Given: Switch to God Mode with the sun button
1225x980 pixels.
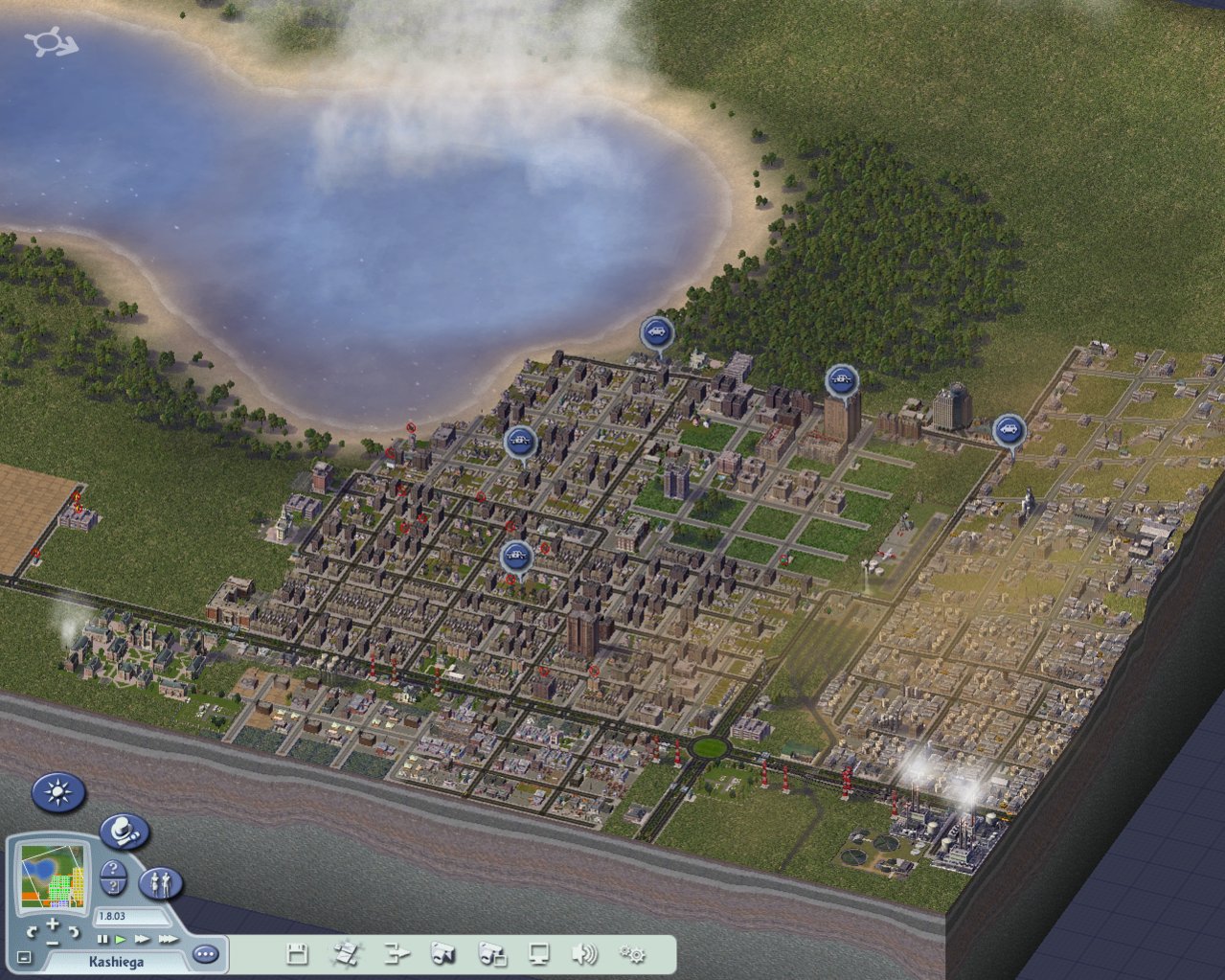Looking at the screenshot, I should pos(58,792).
